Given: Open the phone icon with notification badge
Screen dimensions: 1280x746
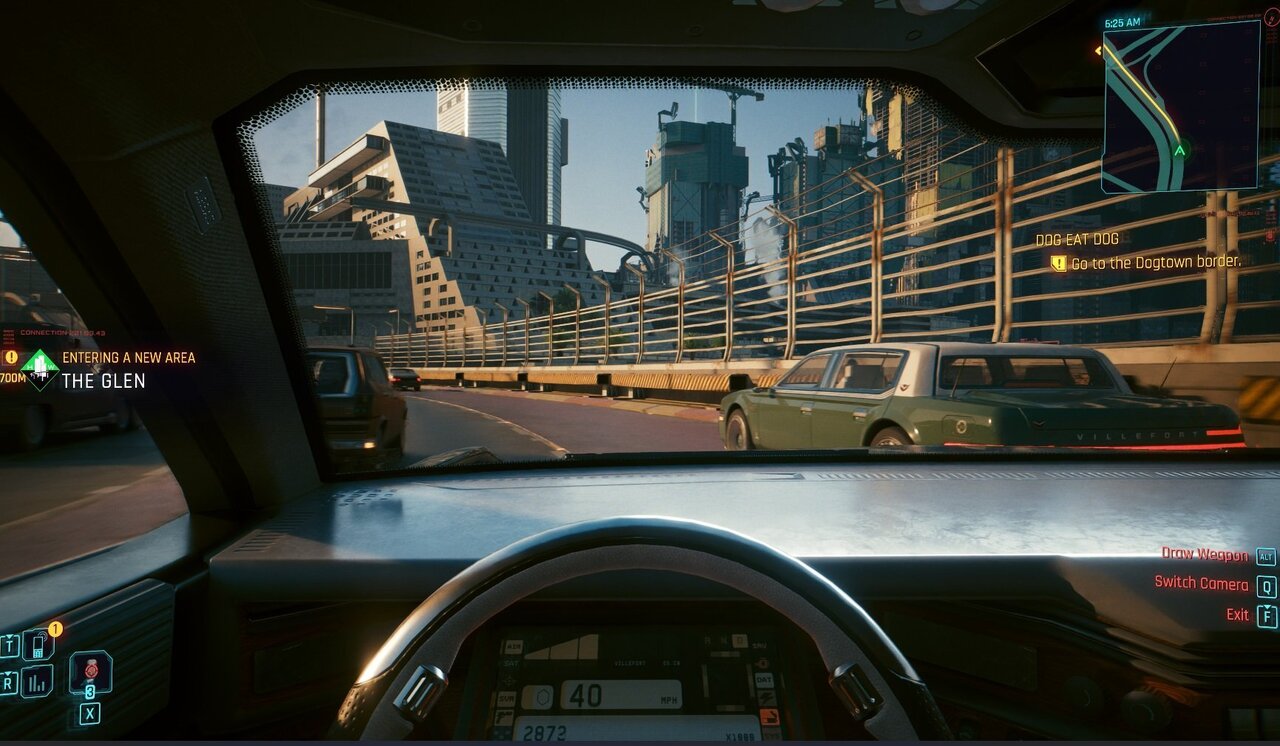Looking at the screenshot, I should pos(38,644).
